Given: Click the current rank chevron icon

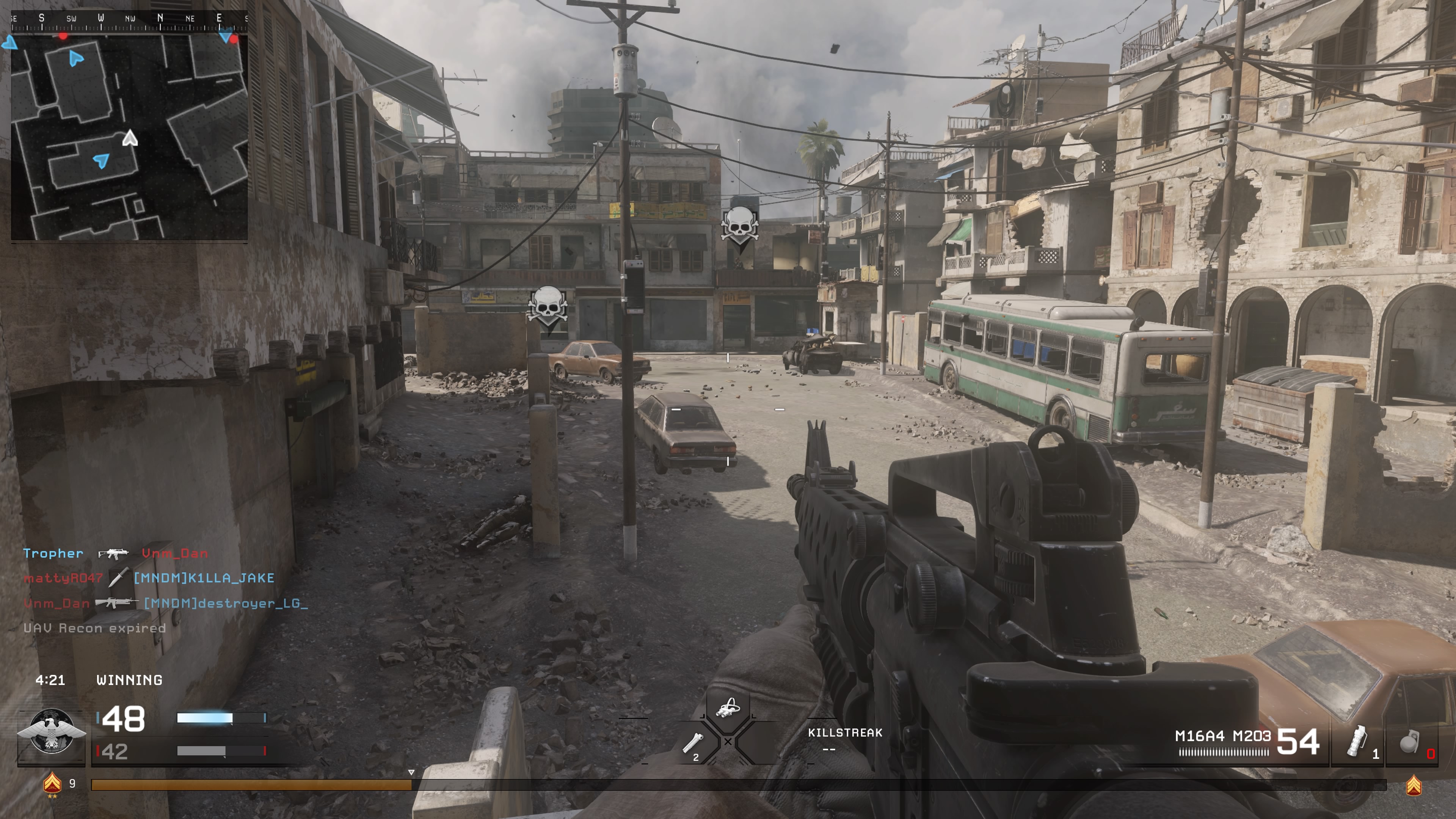Looking at the screenshot, I should coord(53,783).
